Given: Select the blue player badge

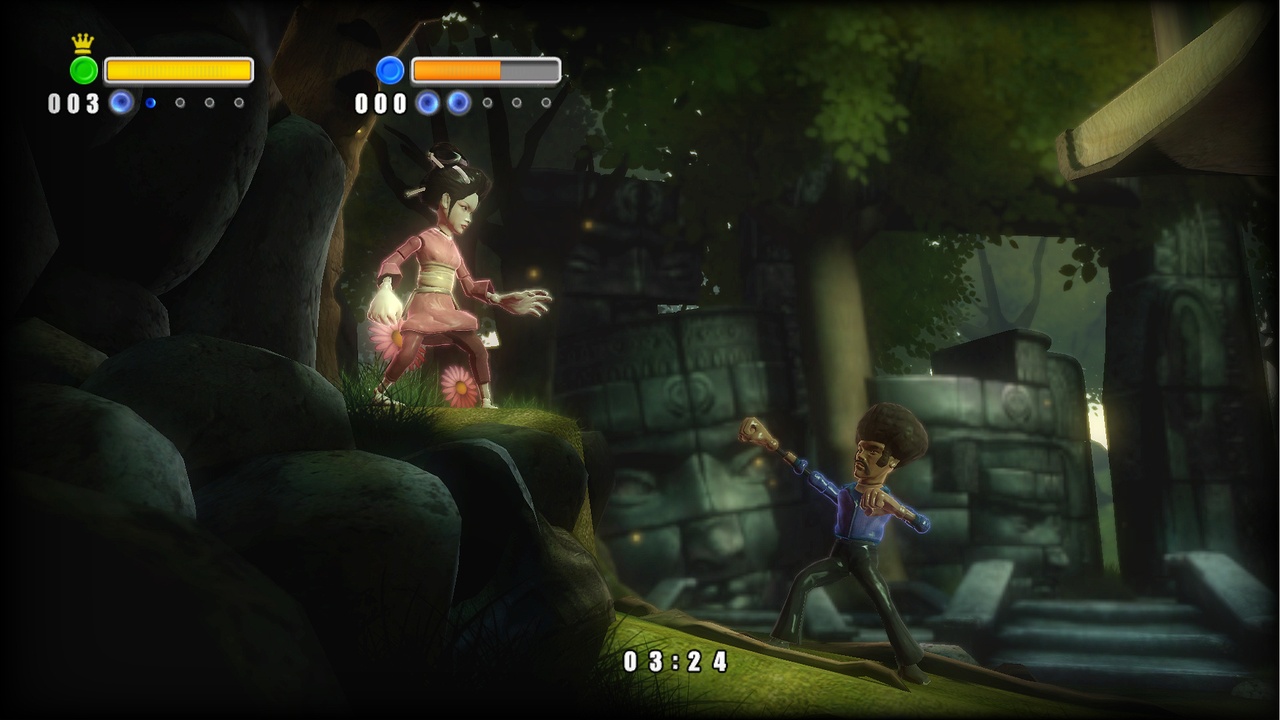Looking at the screenshot, I should [x=390, y=70].
